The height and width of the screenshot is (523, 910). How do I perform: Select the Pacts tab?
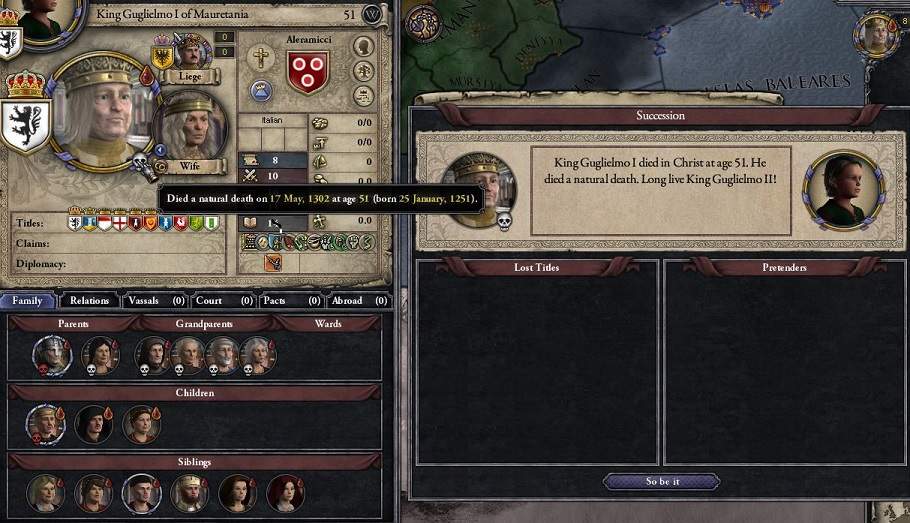290,300
